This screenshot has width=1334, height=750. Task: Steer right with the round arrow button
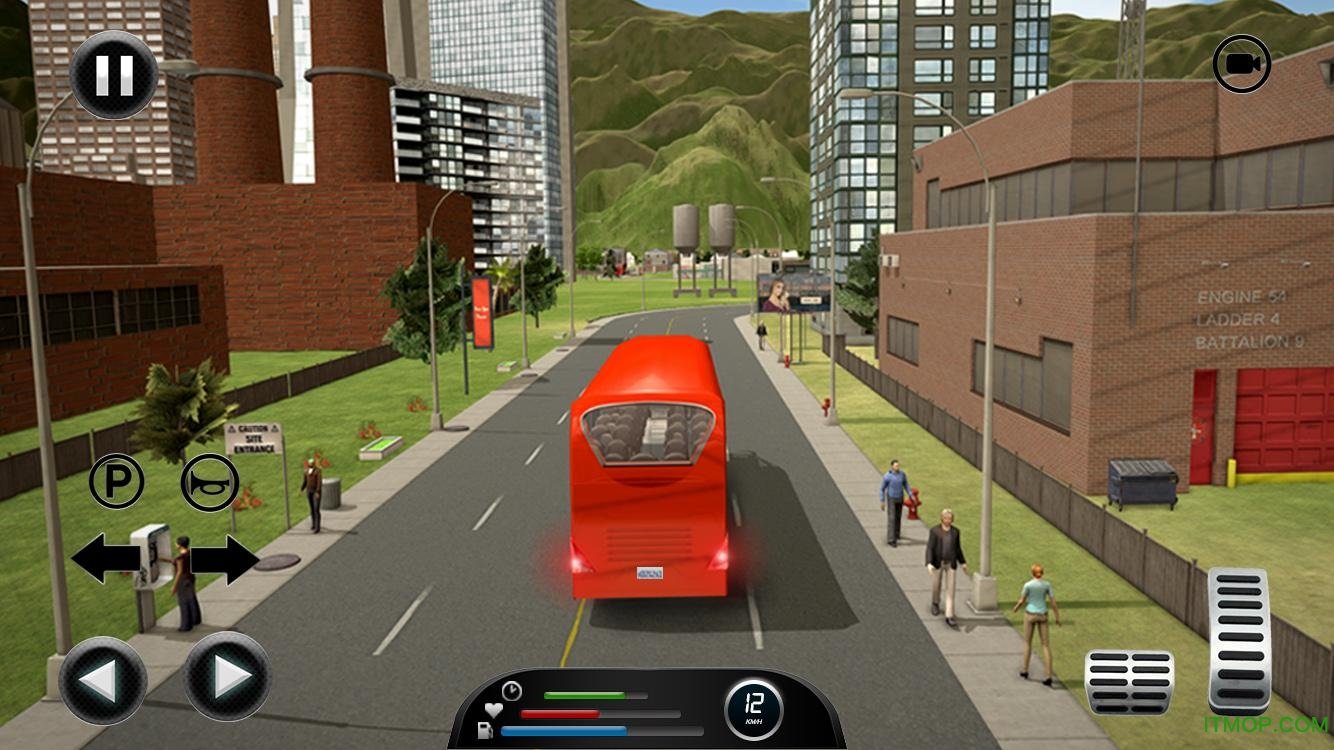[x=227, y=677]
